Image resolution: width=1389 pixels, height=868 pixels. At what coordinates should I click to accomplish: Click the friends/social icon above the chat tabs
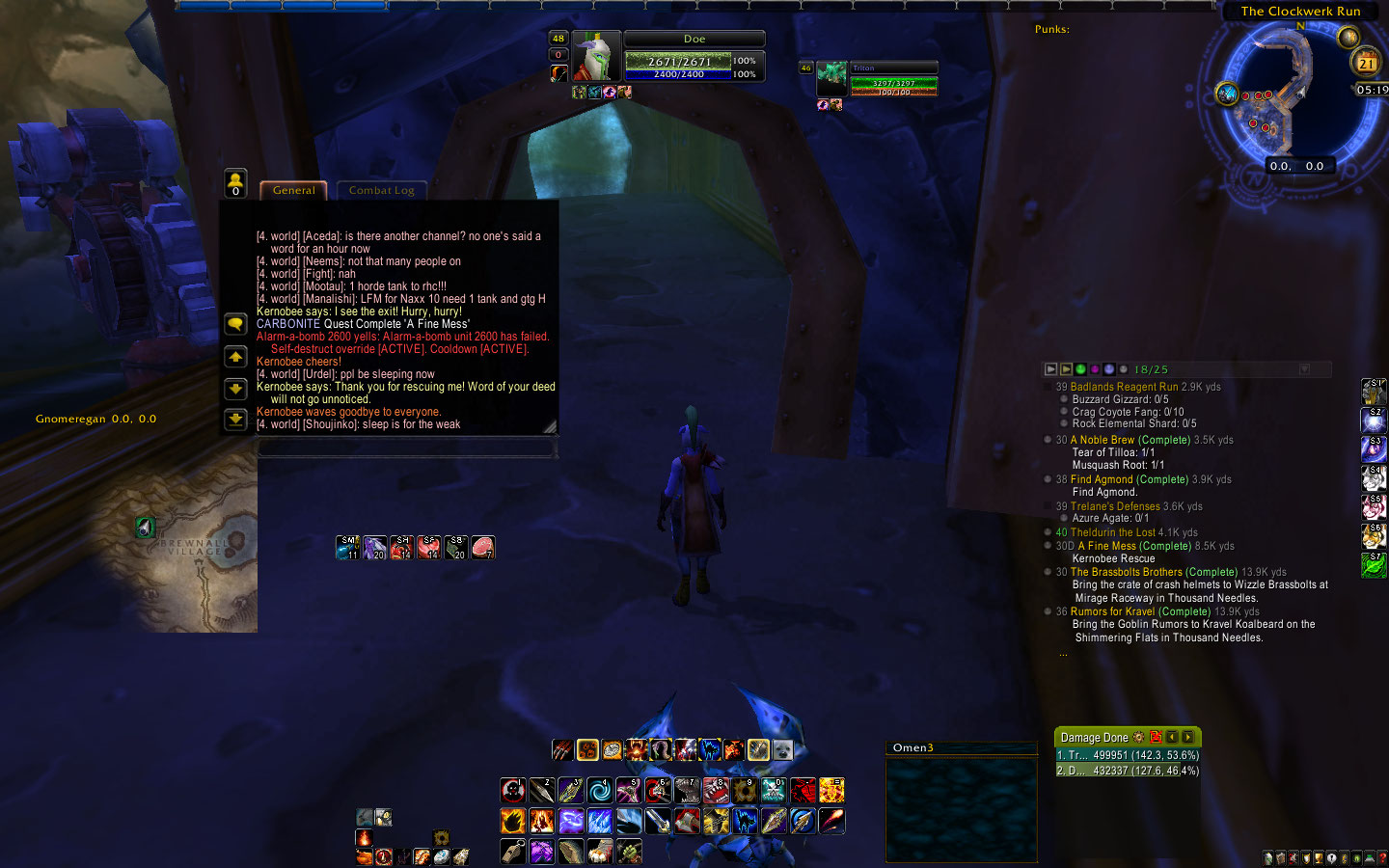235,181
